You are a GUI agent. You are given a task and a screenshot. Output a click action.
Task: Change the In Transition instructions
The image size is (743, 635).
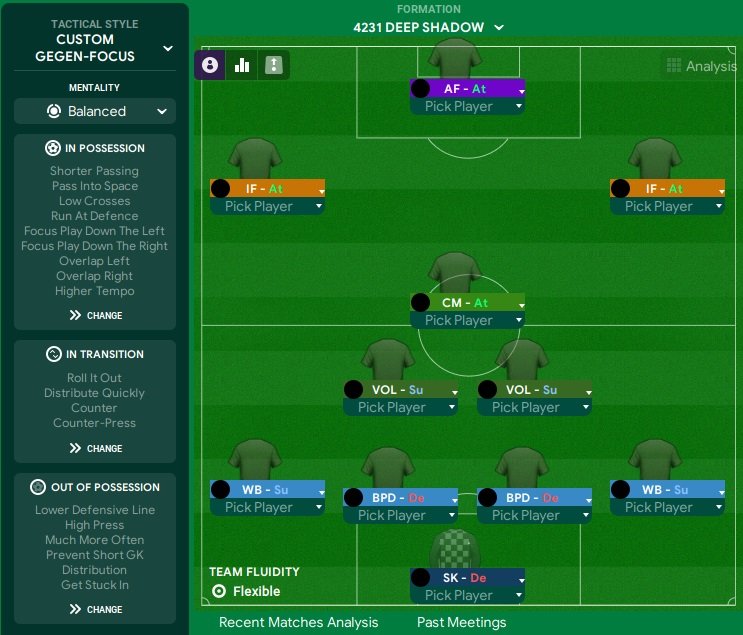(x=95, y=448)
